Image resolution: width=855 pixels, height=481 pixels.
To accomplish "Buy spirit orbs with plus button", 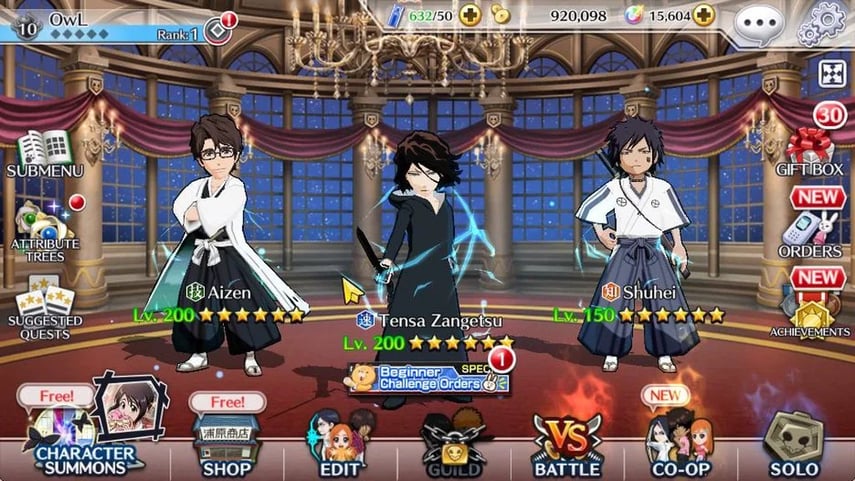I will (705, 15).
